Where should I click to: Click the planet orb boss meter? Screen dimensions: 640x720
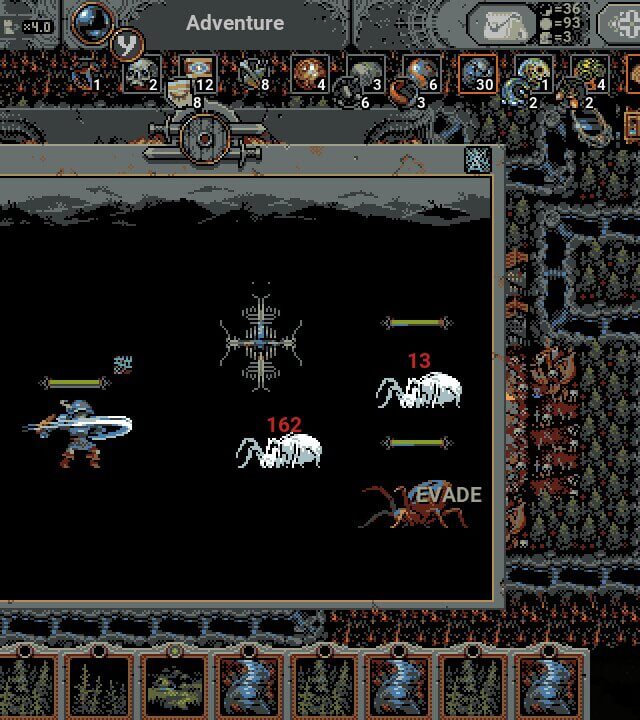pos(93,22)
